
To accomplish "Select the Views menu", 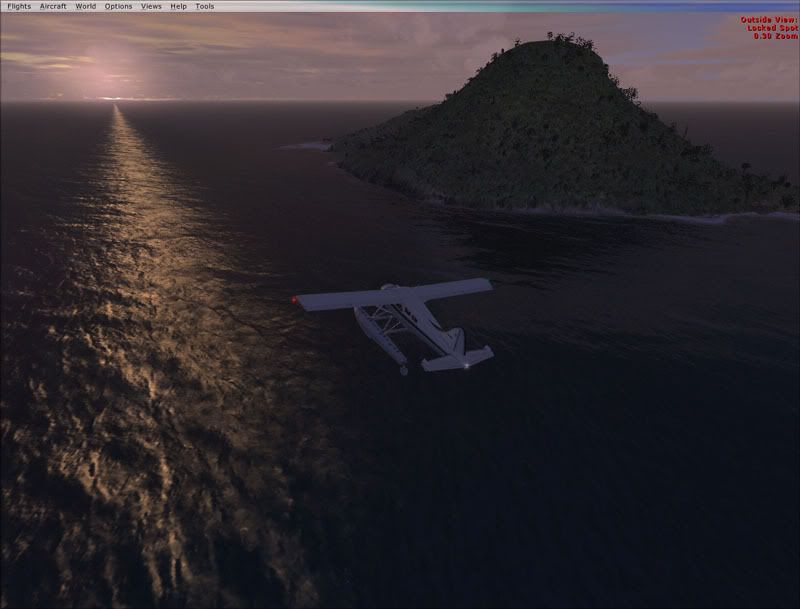I will click(151, 6).
